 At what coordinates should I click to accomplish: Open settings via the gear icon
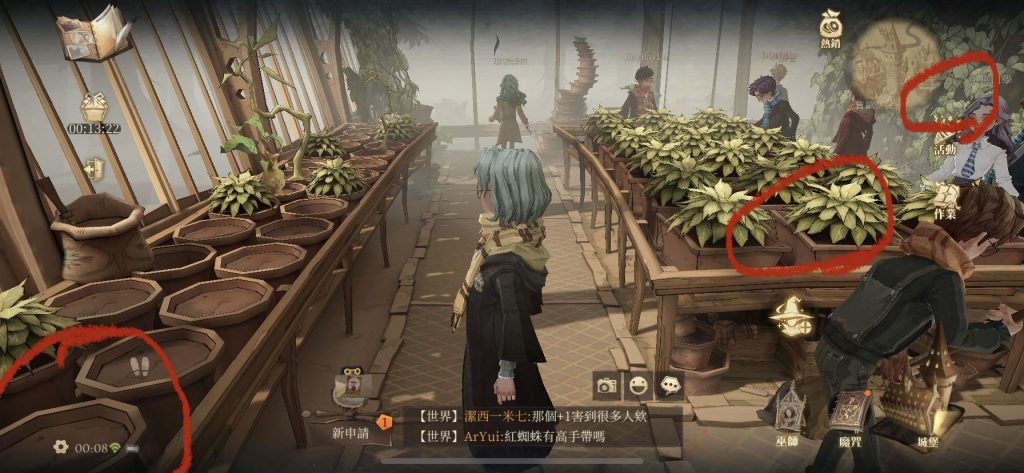(61, 447)
